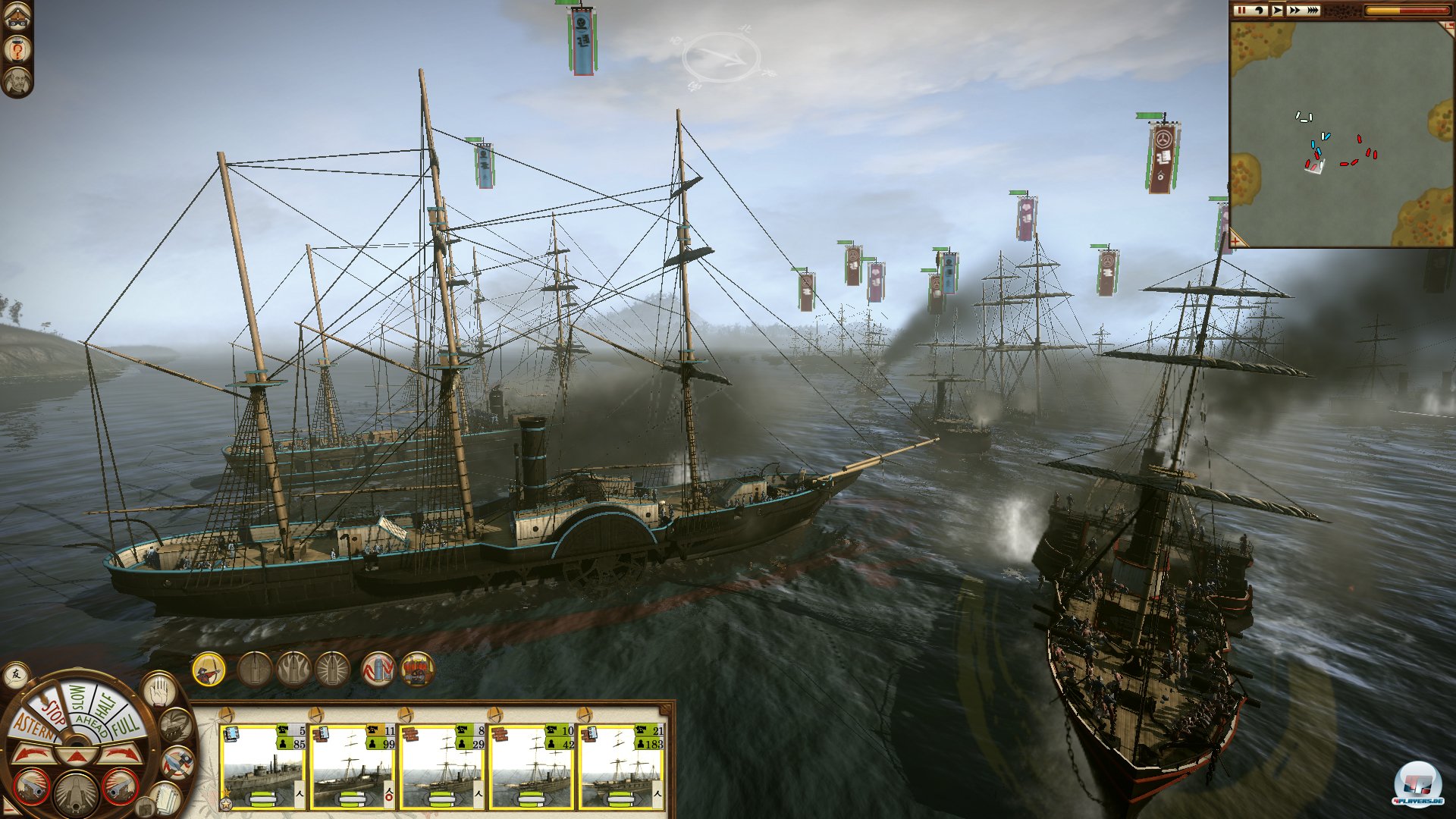The width and height of the screenshot is (1456, 819).
Task: Fire the forward-facing centre cannon
Action: (x=76, y=792)
